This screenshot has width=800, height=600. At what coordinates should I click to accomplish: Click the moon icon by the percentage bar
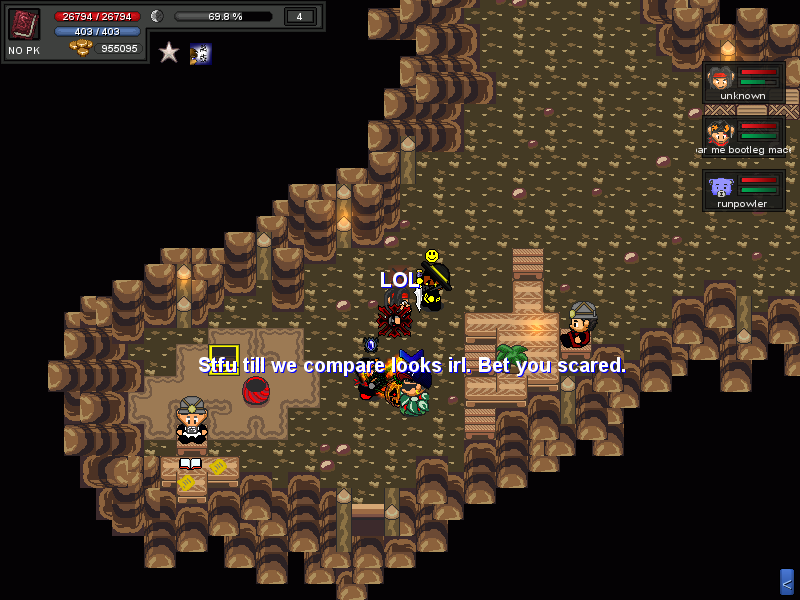[157, 16]
